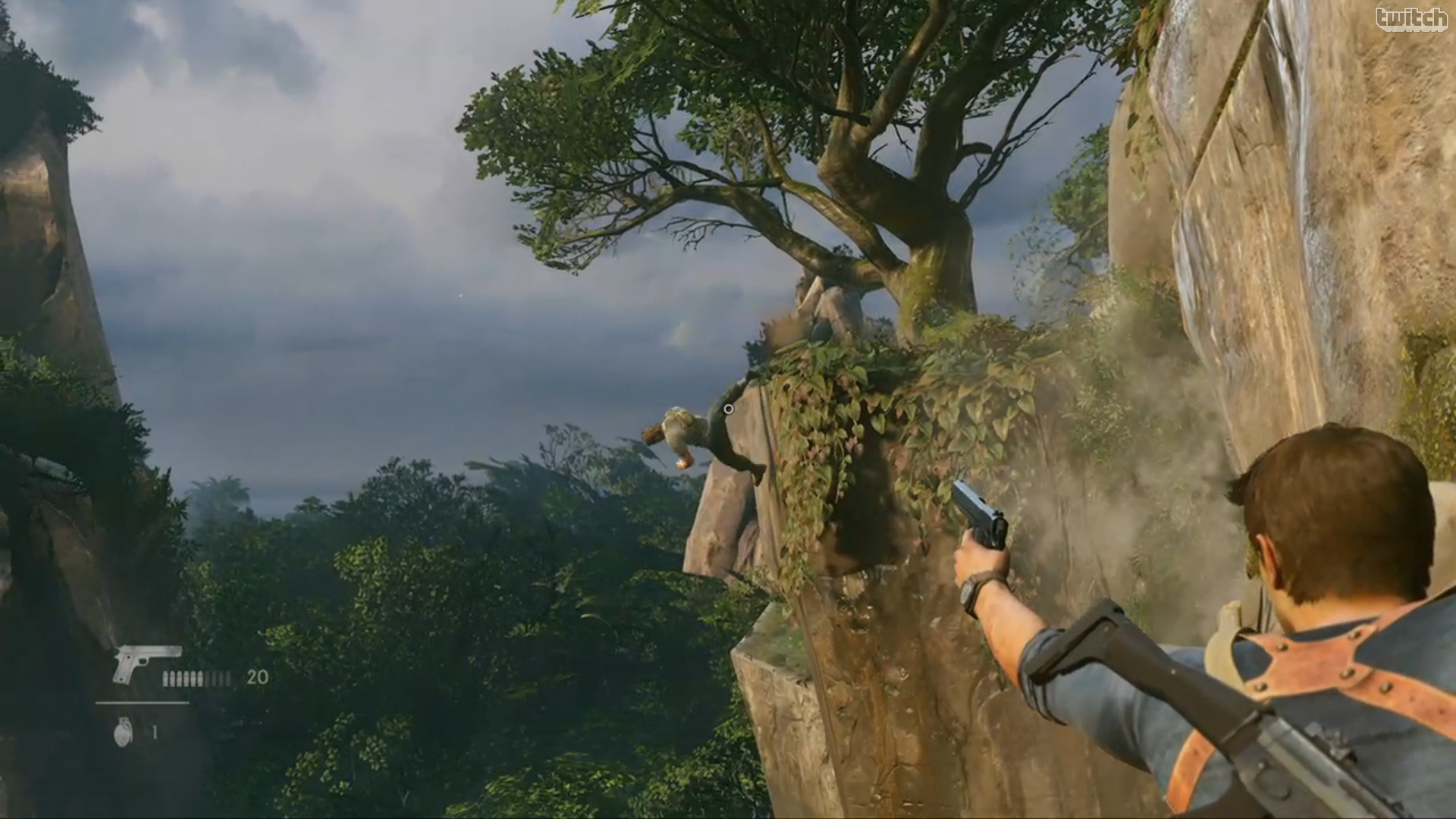Select the pistol weapon icon
The width and height of the screenshot is (1456, 819).
(146, 663)
